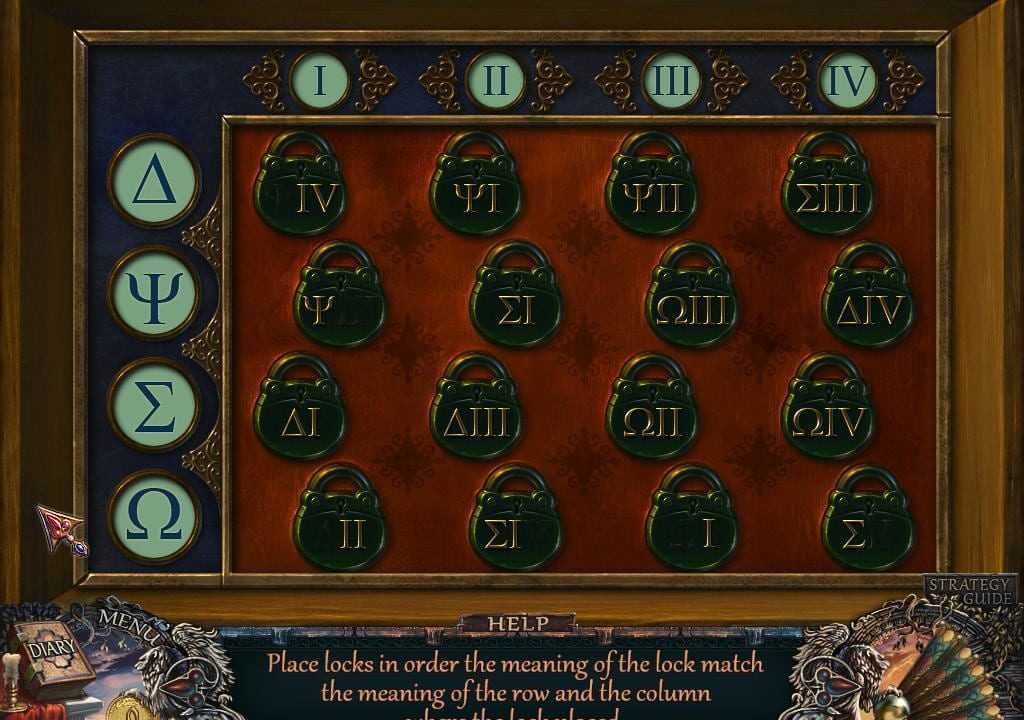
Task: Select the ΩII padlock
Action: [652, 422]
